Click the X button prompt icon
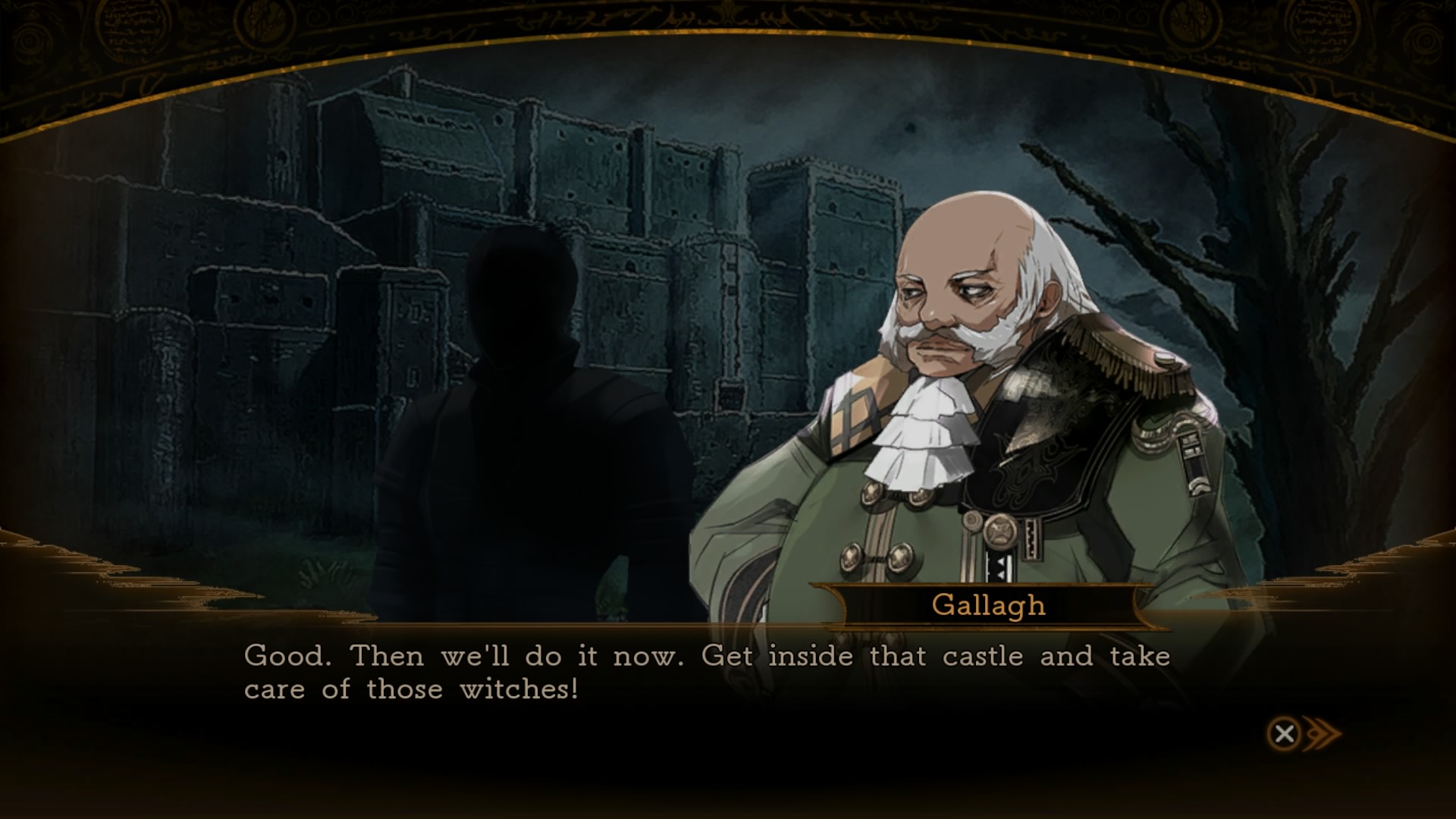 click(x=1283, y=733)
